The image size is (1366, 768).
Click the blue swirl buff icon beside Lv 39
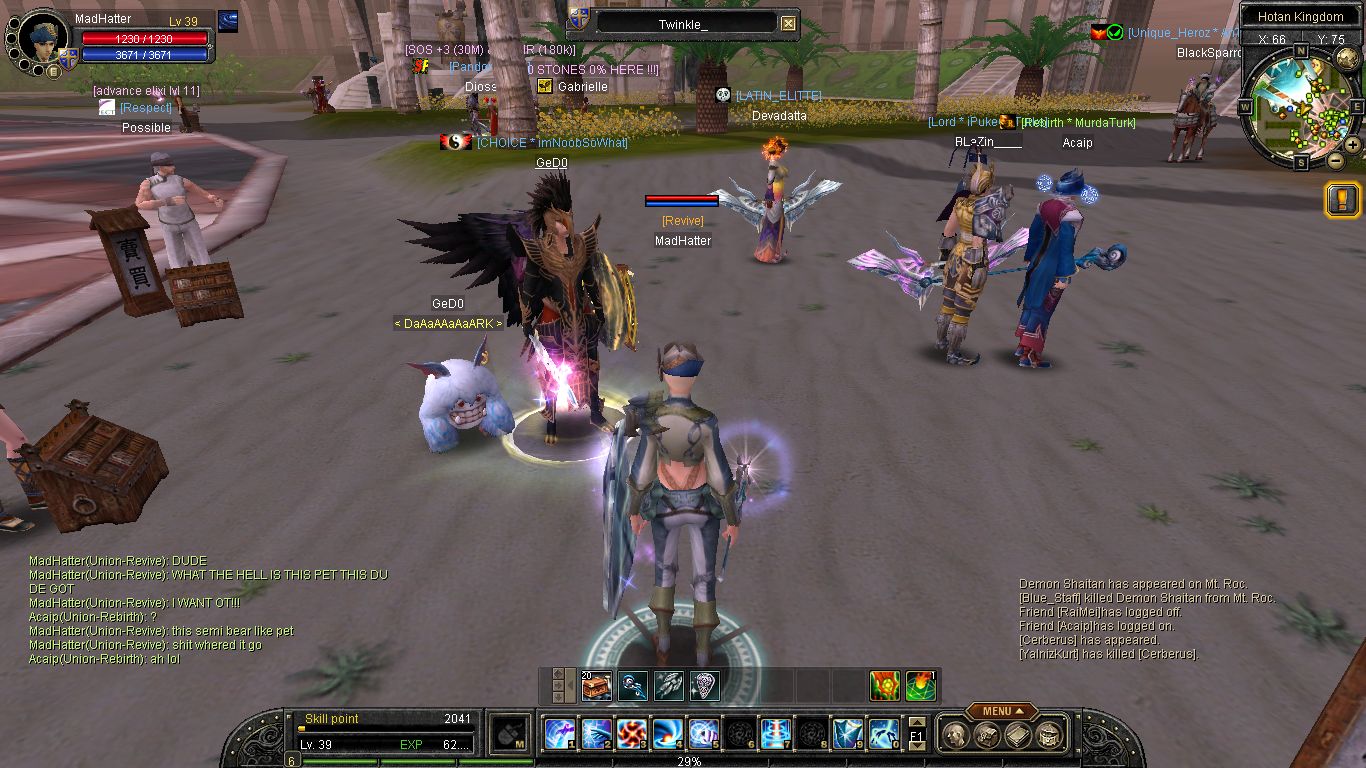point(228,21)
